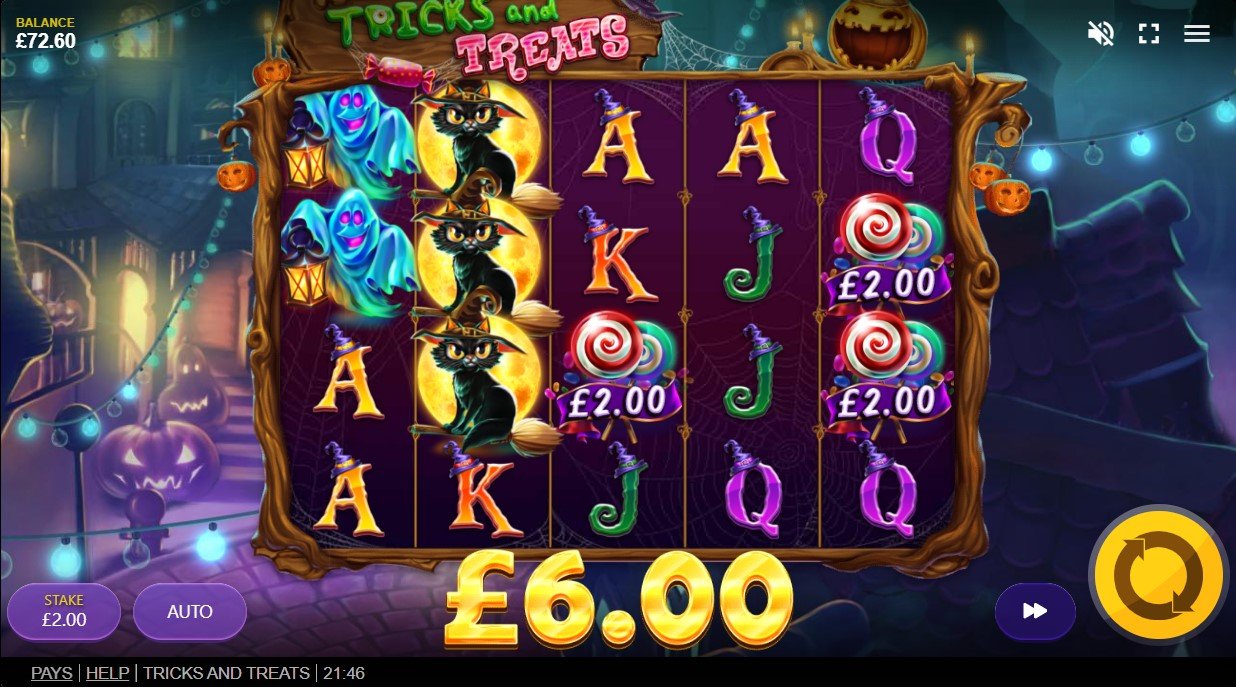1236x687 pixels.
Task: Open the hamburger menu
Action: coord(1197,34)
